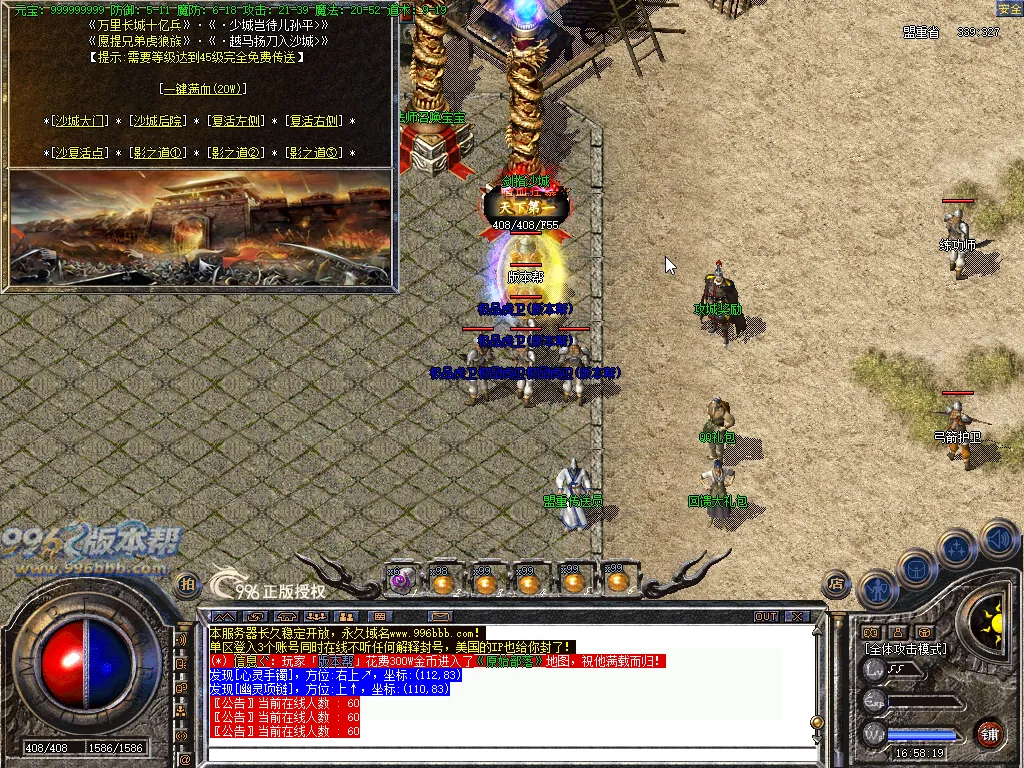Select the 复活右侧 teleport link
The image size is (1024, 768).
(315, 121)
